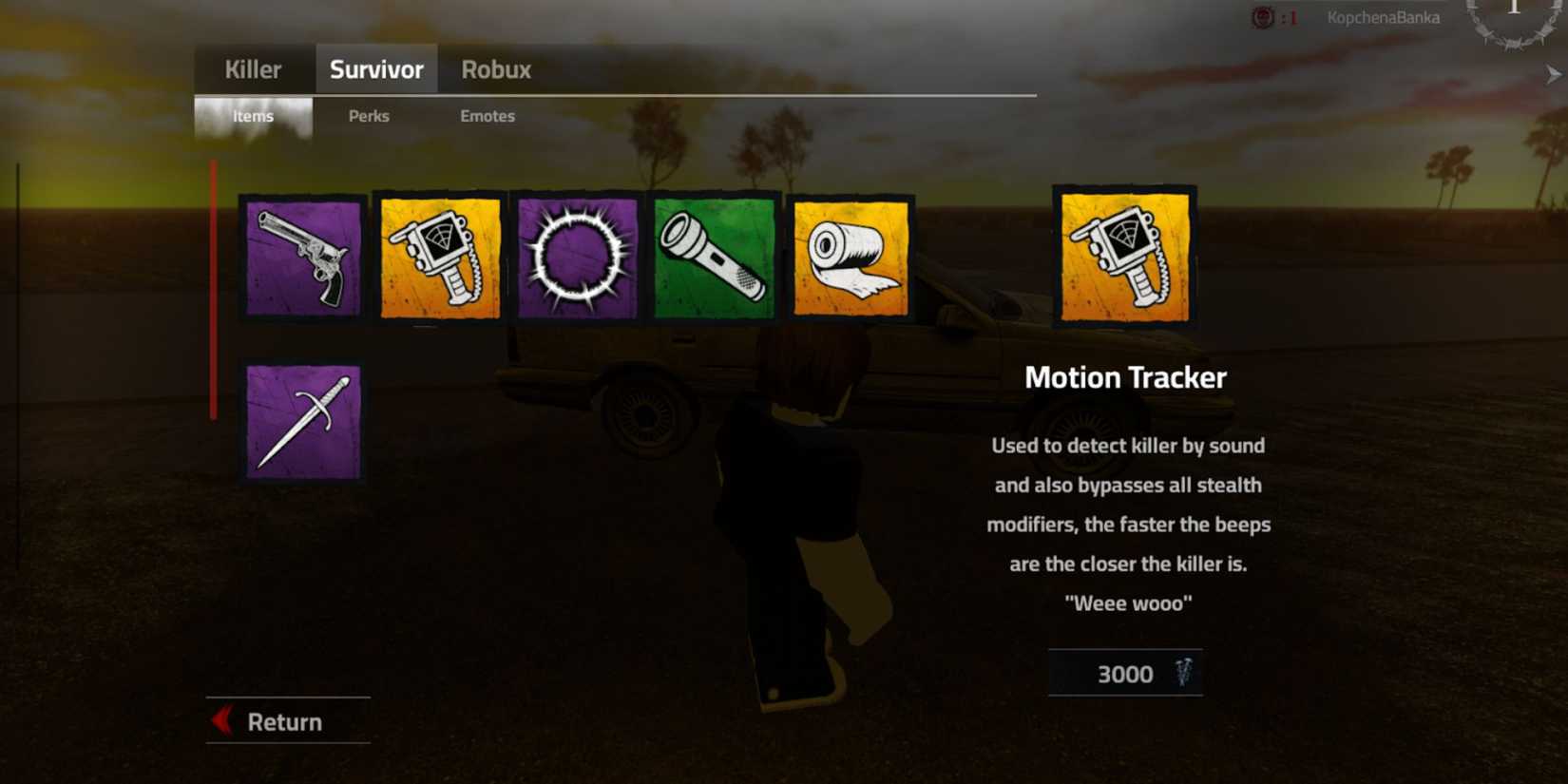Select the flashlight item
This screenshot has height=784, width=1568.
(713, 258)
